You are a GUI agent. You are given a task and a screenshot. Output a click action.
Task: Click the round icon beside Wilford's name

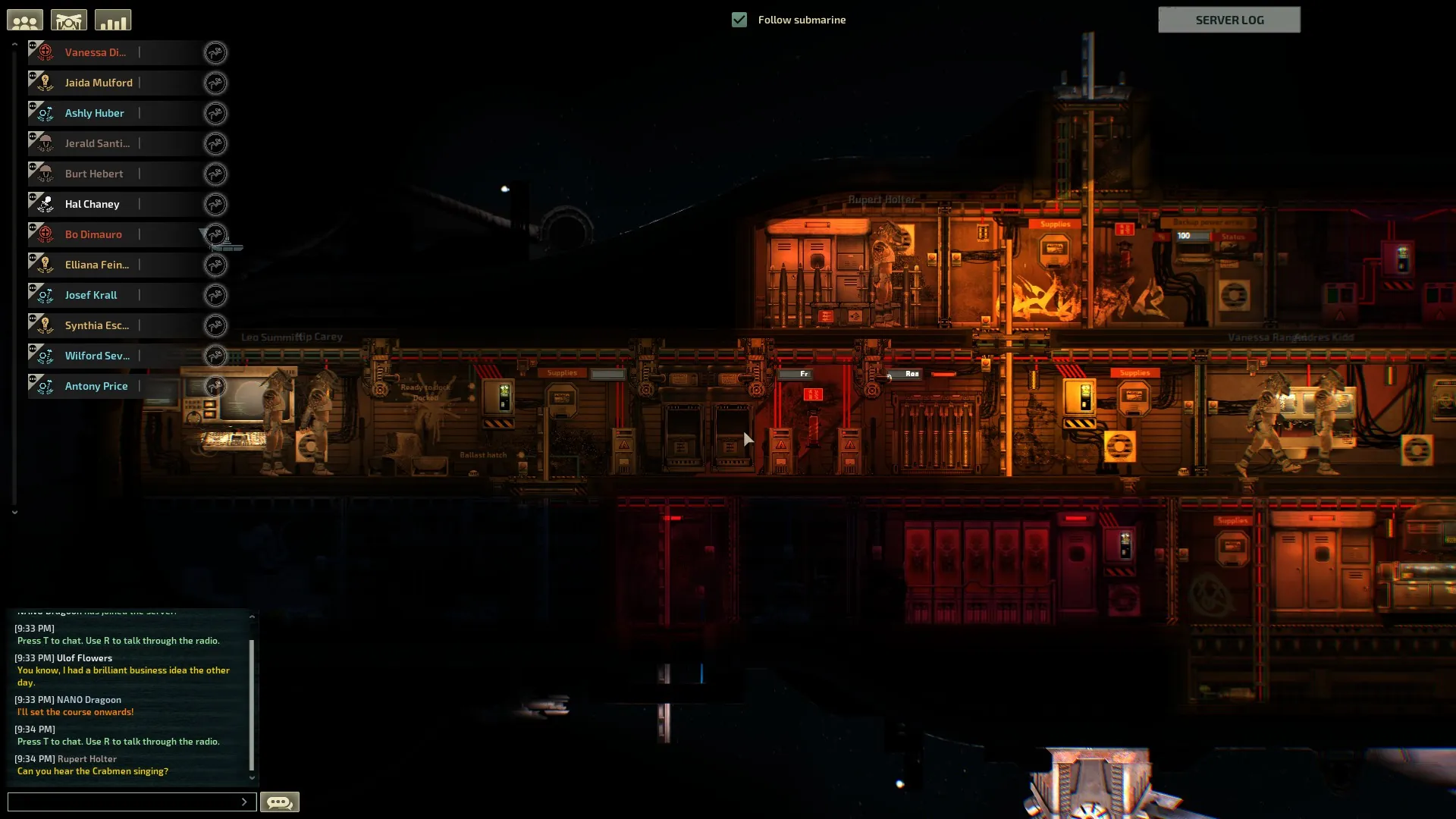[x=215, y=356]
